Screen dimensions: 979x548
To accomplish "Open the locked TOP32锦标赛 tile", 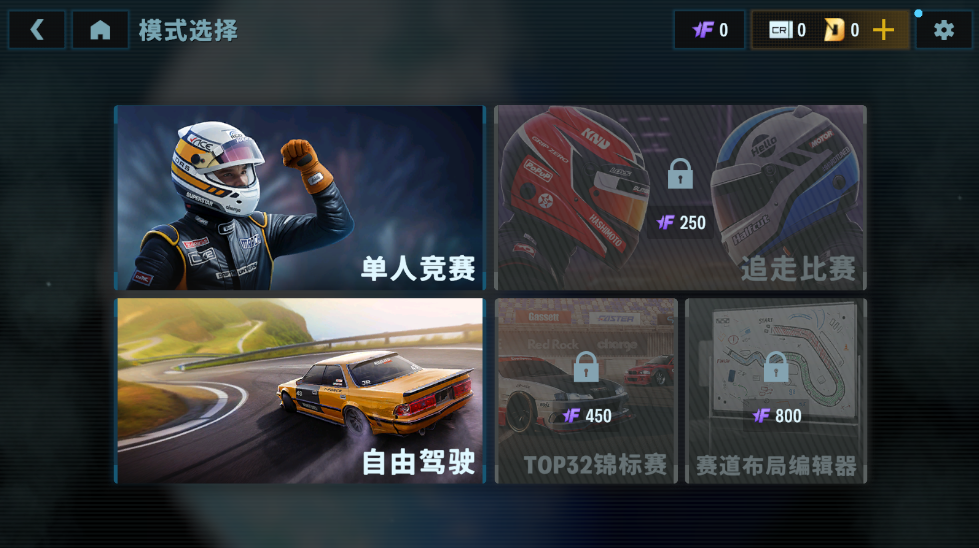I will tap(586, 391).
